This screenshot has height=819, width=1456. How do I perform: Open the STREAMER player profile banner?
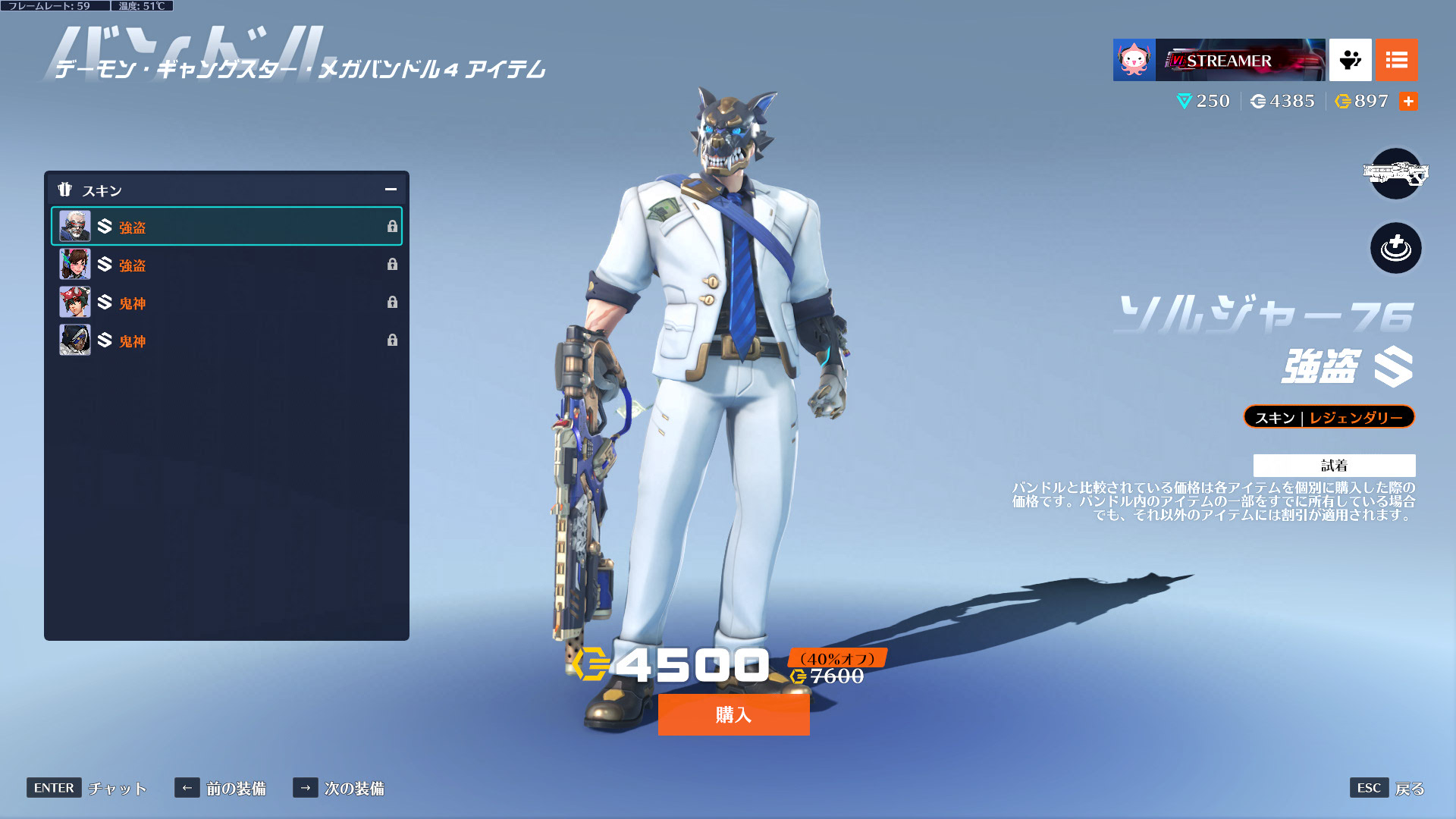click(x=1219, y=60)
